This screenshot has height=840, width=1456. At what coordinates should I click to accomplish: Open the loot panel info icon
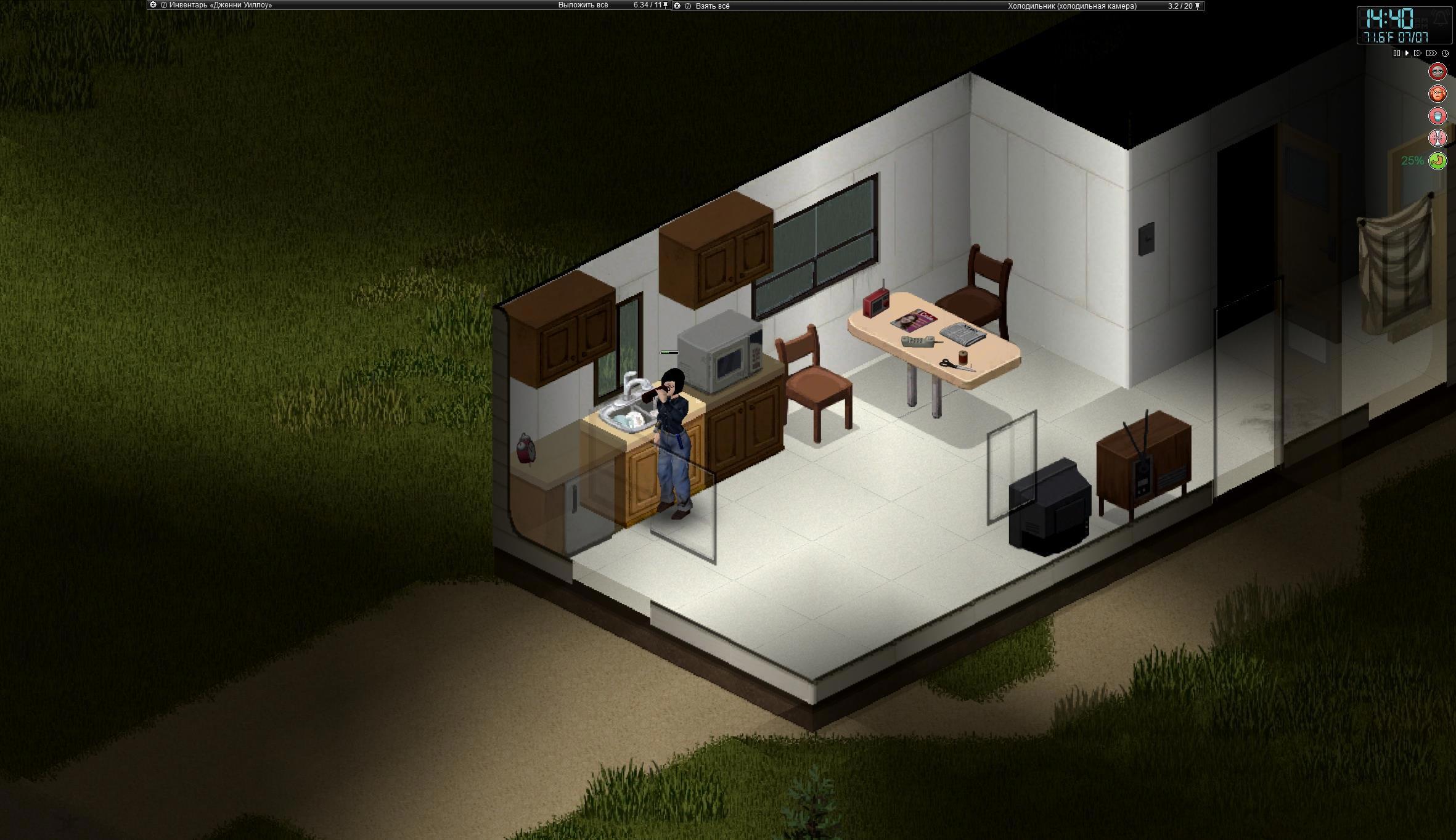pyautogui.click(x=688, y=6)
